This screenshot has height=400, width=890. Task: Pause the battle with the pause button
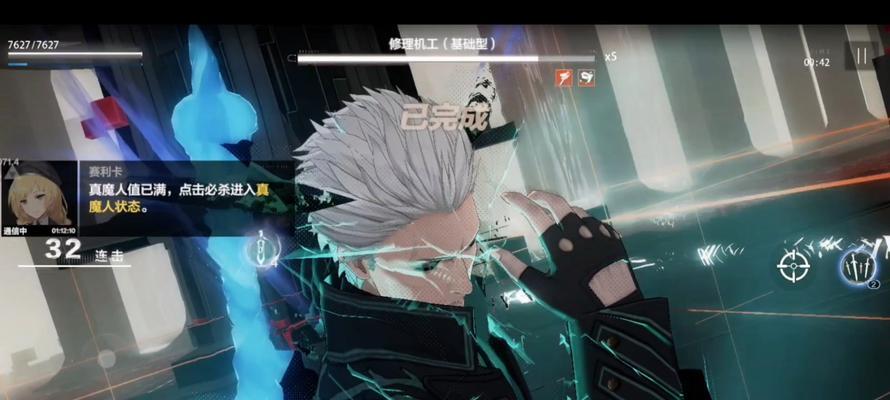(x=862, y=55)
